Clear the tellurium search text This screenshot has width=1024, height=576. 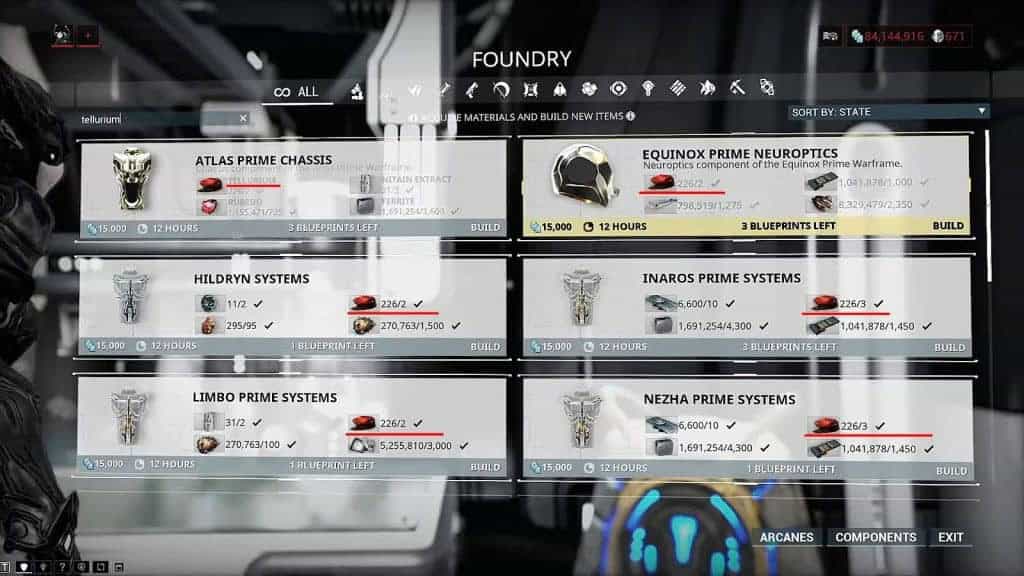pos(243,118)
